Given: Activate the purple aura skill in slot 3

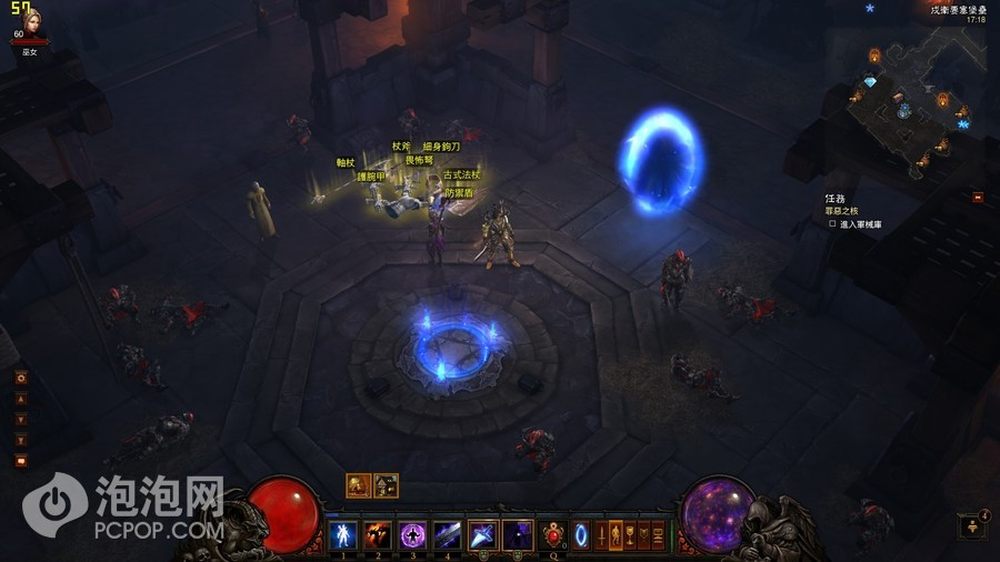Looking at the screenshot, I should coord(412,534).
